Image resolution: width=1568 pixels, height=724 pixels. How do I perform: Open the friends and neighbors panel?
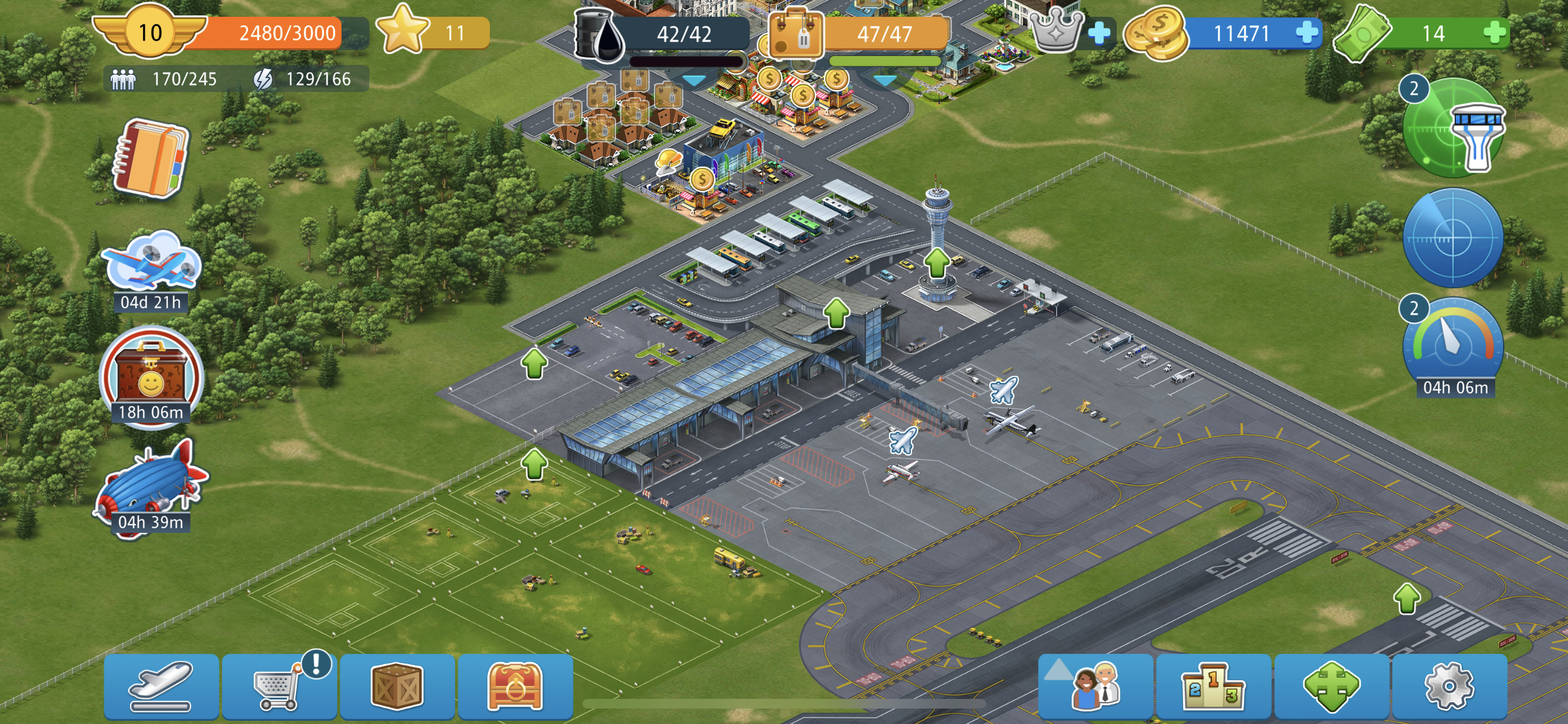point(1096,687)
